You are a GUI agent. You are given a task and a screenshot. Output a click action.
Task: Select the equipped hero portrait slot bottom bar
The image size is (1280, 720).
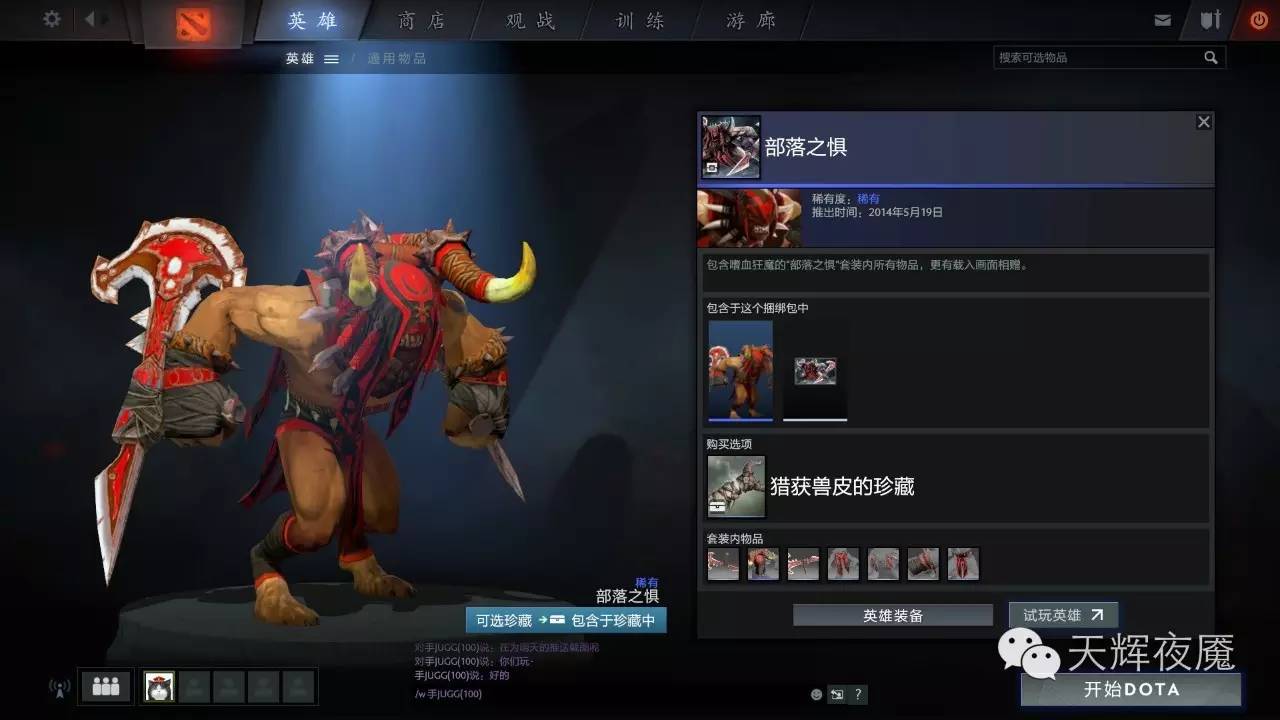[160, 686]
